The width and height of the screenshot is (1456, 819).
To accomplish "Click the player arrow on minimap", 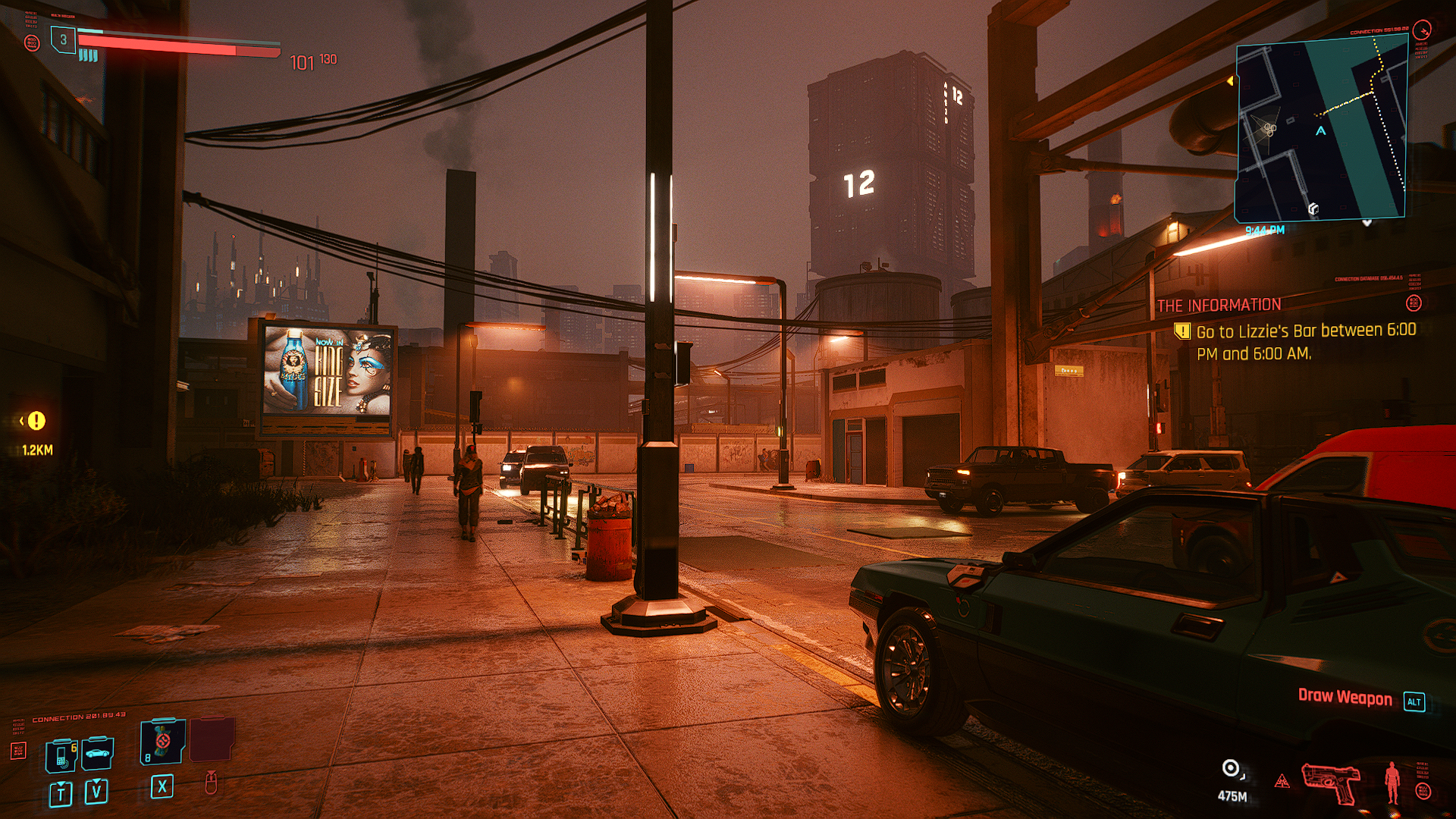I will 1321,130.
